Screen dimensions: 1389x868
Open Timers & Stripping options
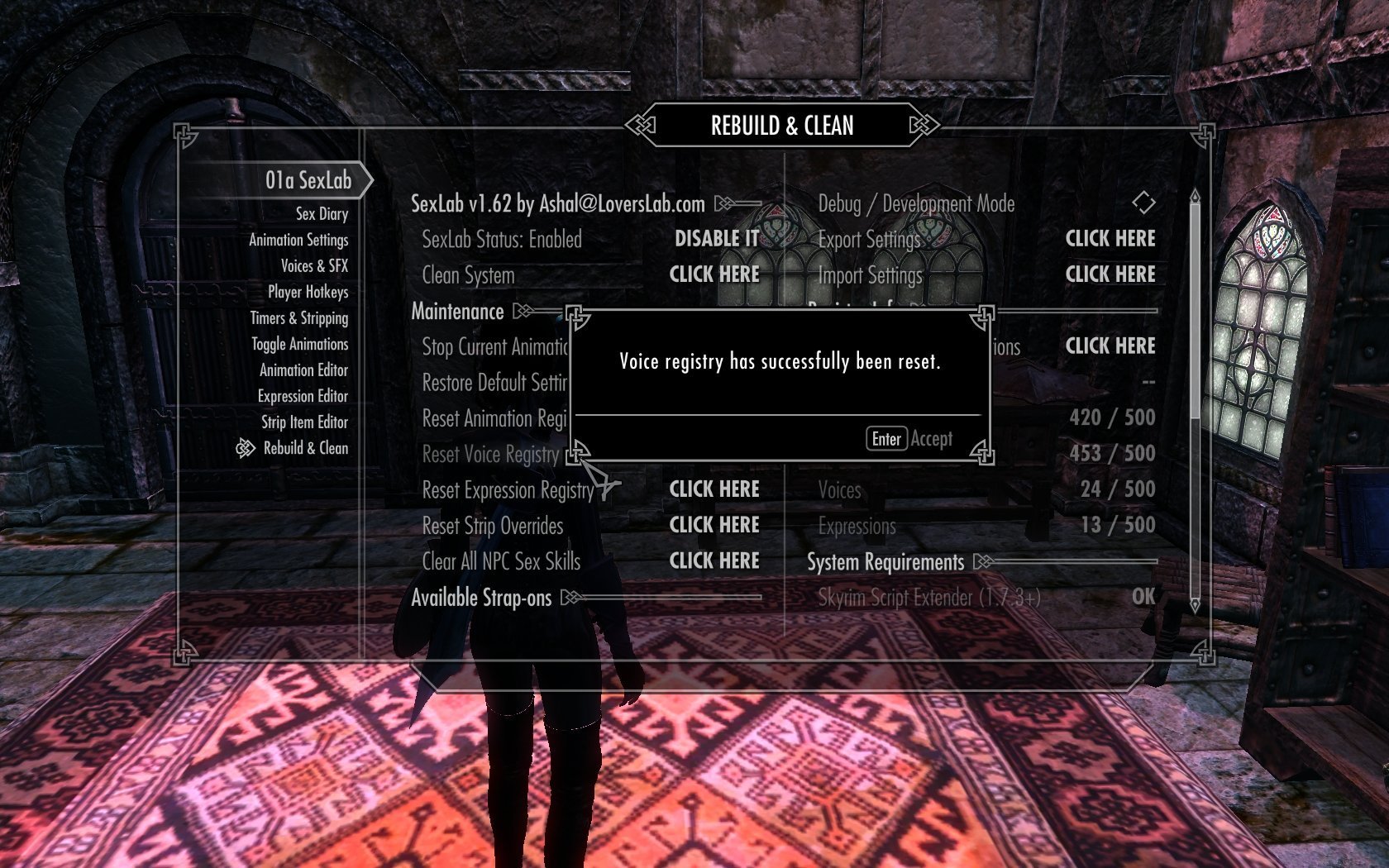pyautogui.click(x=299, y=318)
